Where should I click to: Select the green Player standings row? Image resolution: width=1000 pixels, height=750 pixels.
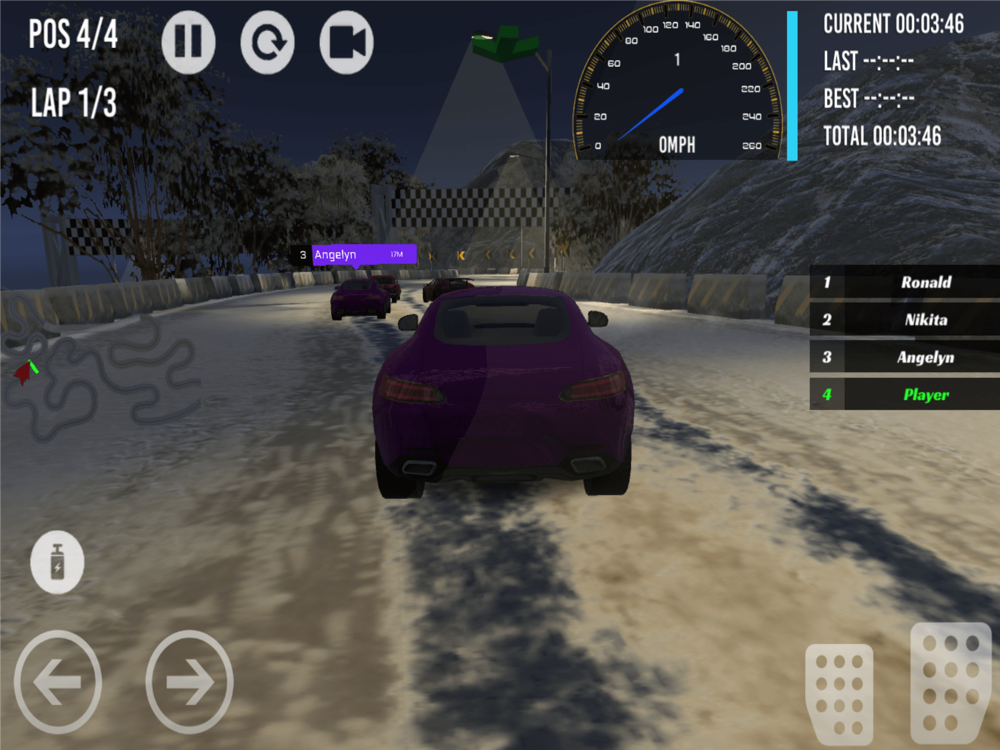(905, 394)
